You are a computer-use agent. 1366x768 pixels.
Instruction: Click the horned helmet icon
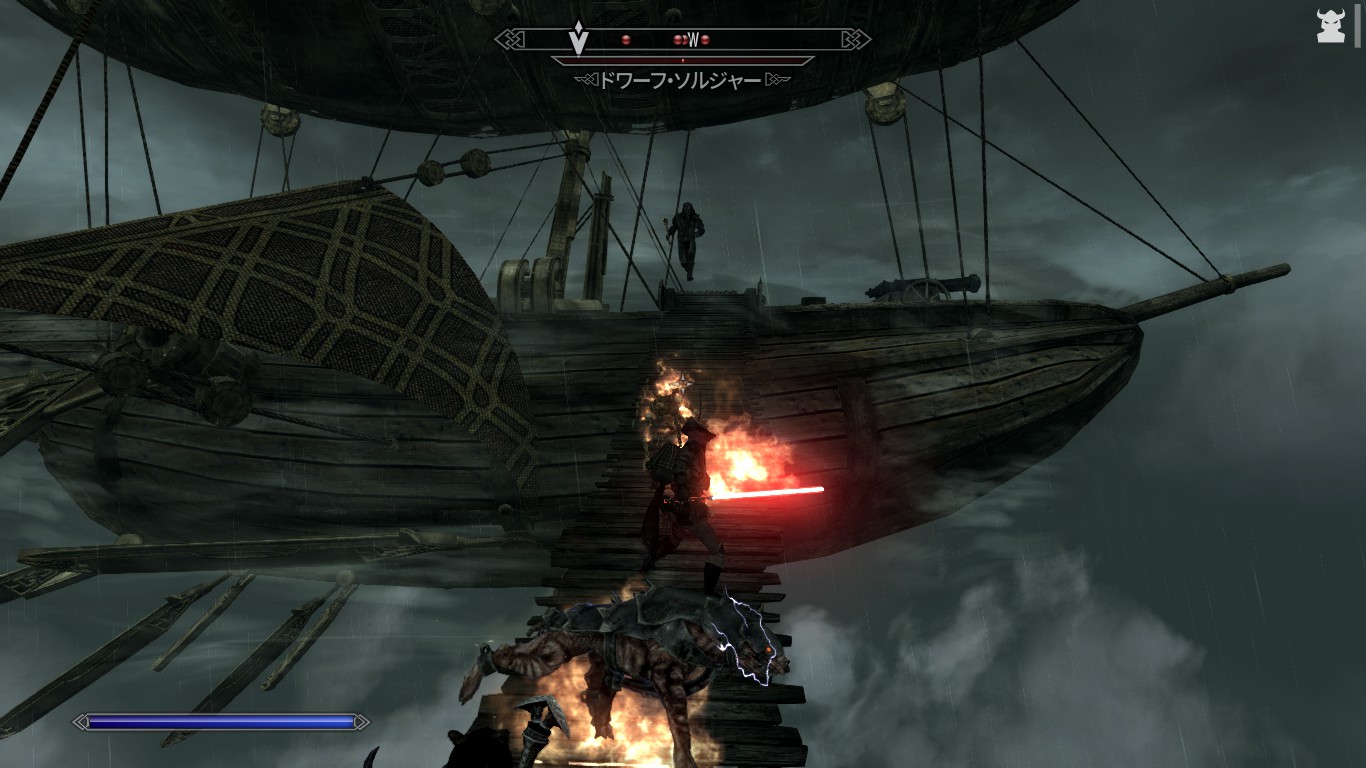[x=1330, y=27]
